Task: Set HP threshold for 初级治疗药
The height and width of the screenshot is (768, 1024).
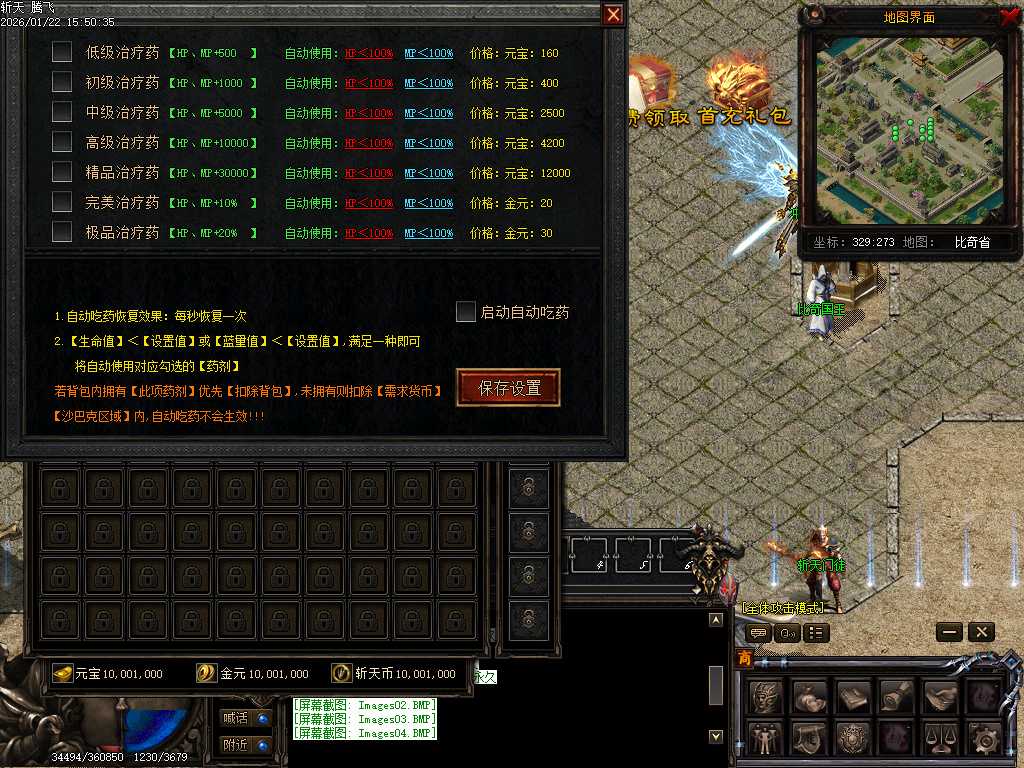Action: 369,83
